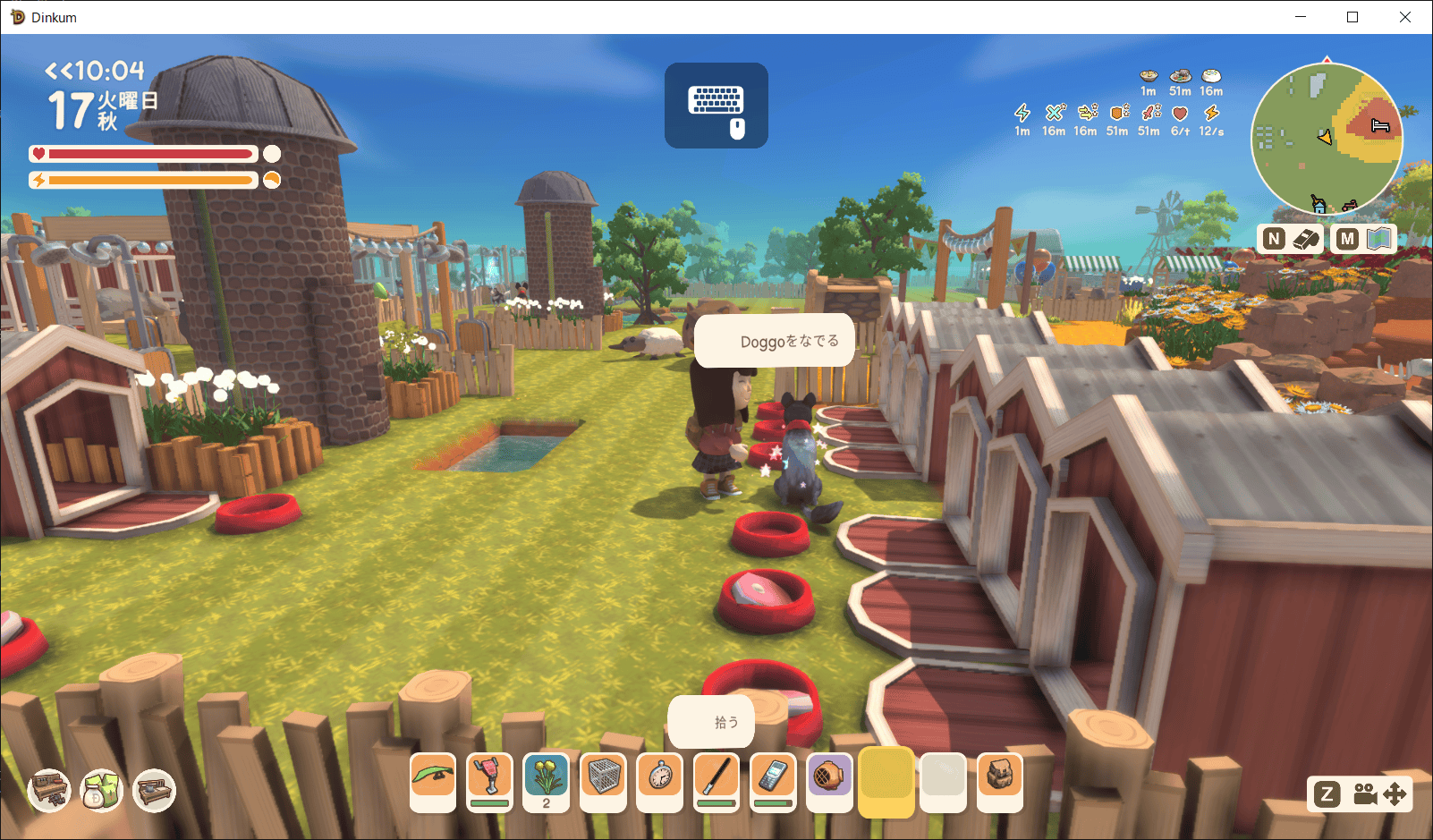Open the cooking table shortcut

click(154, 791)
